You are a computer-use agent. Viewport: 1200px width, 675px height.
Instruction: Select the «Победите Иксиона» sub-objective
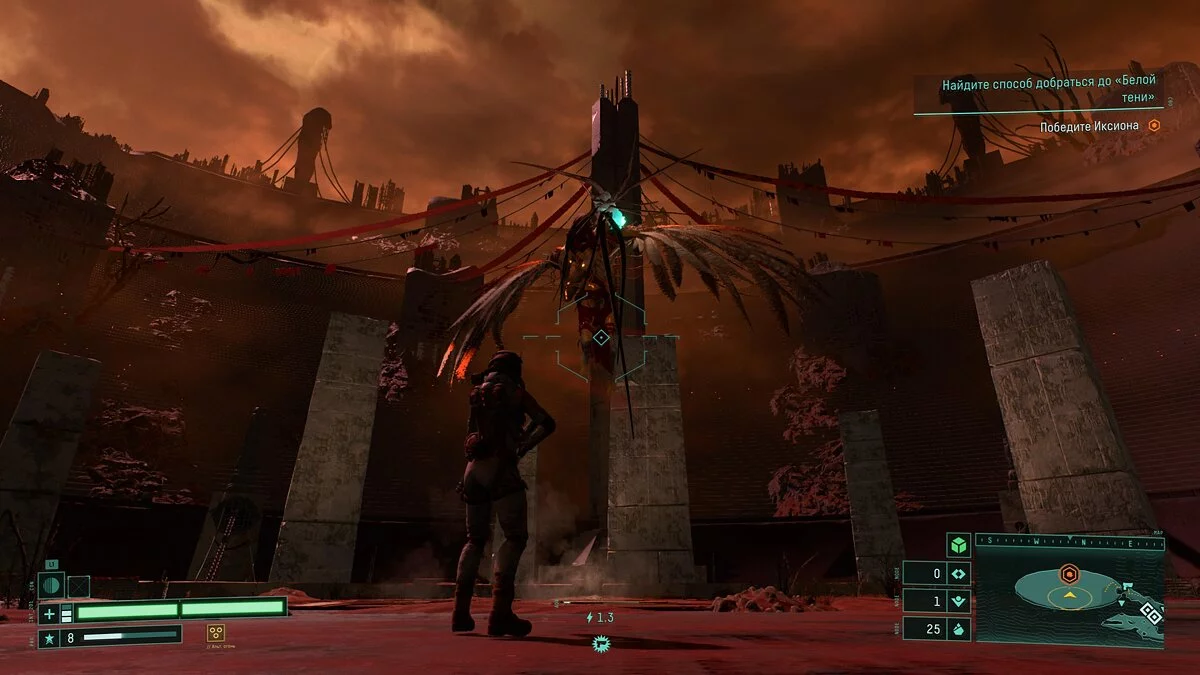[x=1090, y=126]
